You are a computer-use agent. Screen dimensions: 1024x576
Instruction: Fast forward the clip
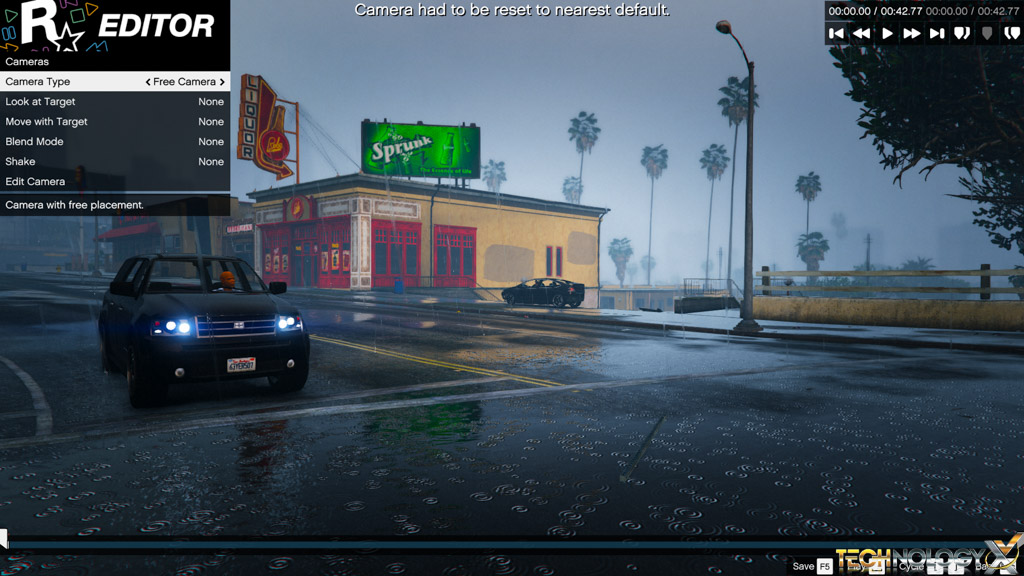click(912, 33)
